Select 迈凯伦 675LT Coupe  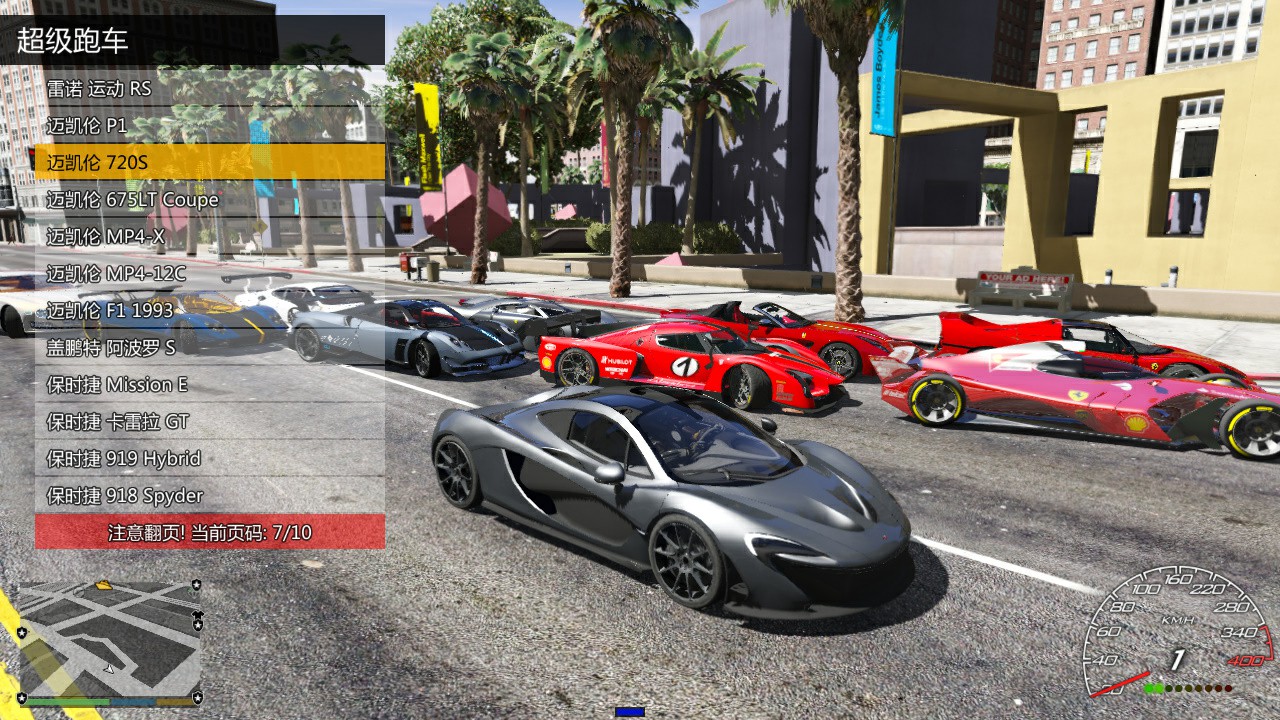210,199
